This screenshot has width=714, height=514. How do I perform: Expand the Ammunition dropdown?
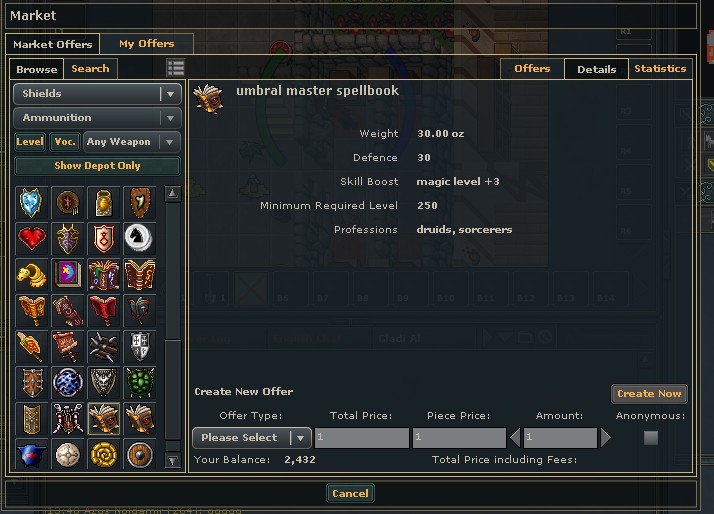coord(97,118)
